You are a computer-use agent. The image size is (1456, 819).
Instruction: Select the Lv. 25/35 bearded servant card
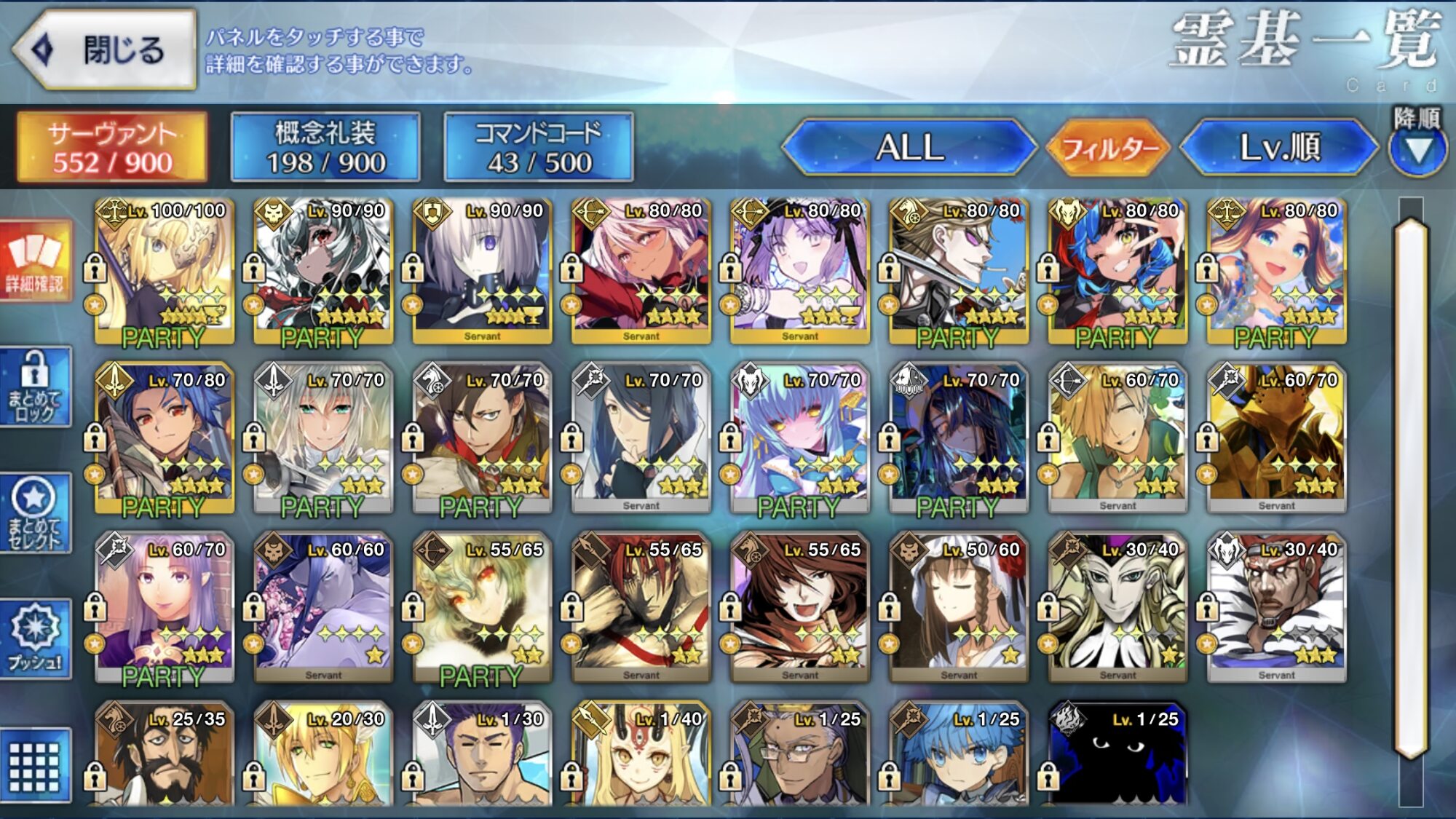tap(165, 756)
